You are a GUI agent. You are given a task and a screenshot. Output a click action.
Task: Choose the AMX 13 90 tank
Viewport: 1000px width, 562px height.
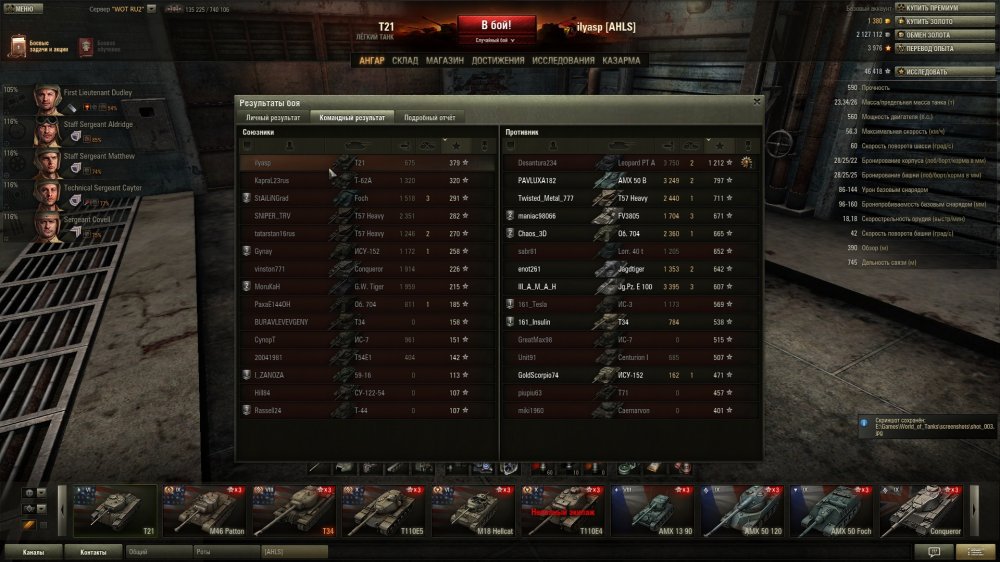click(x=653, y=510)
